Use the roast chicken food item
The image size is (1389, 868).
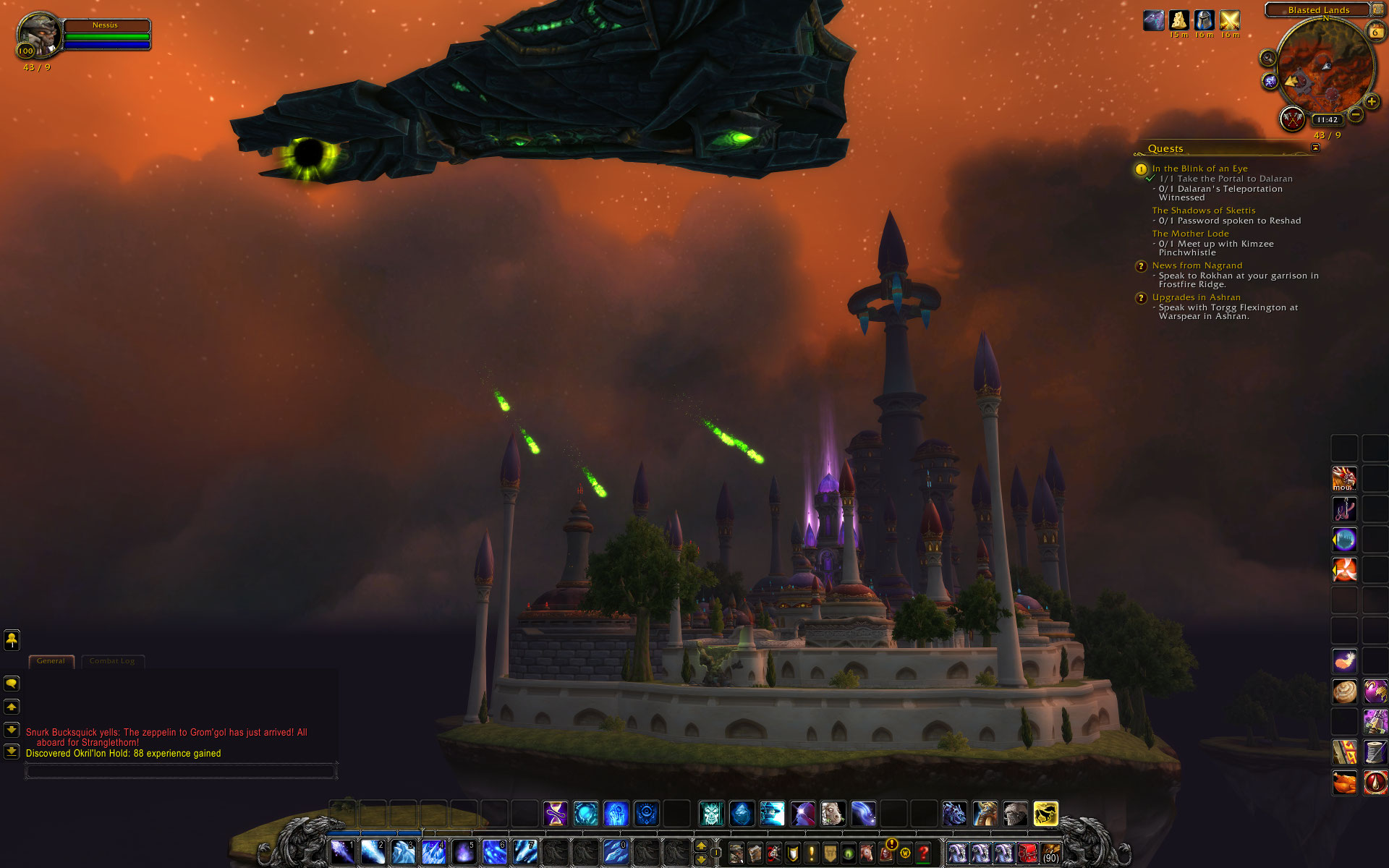tap(1344, 783)
